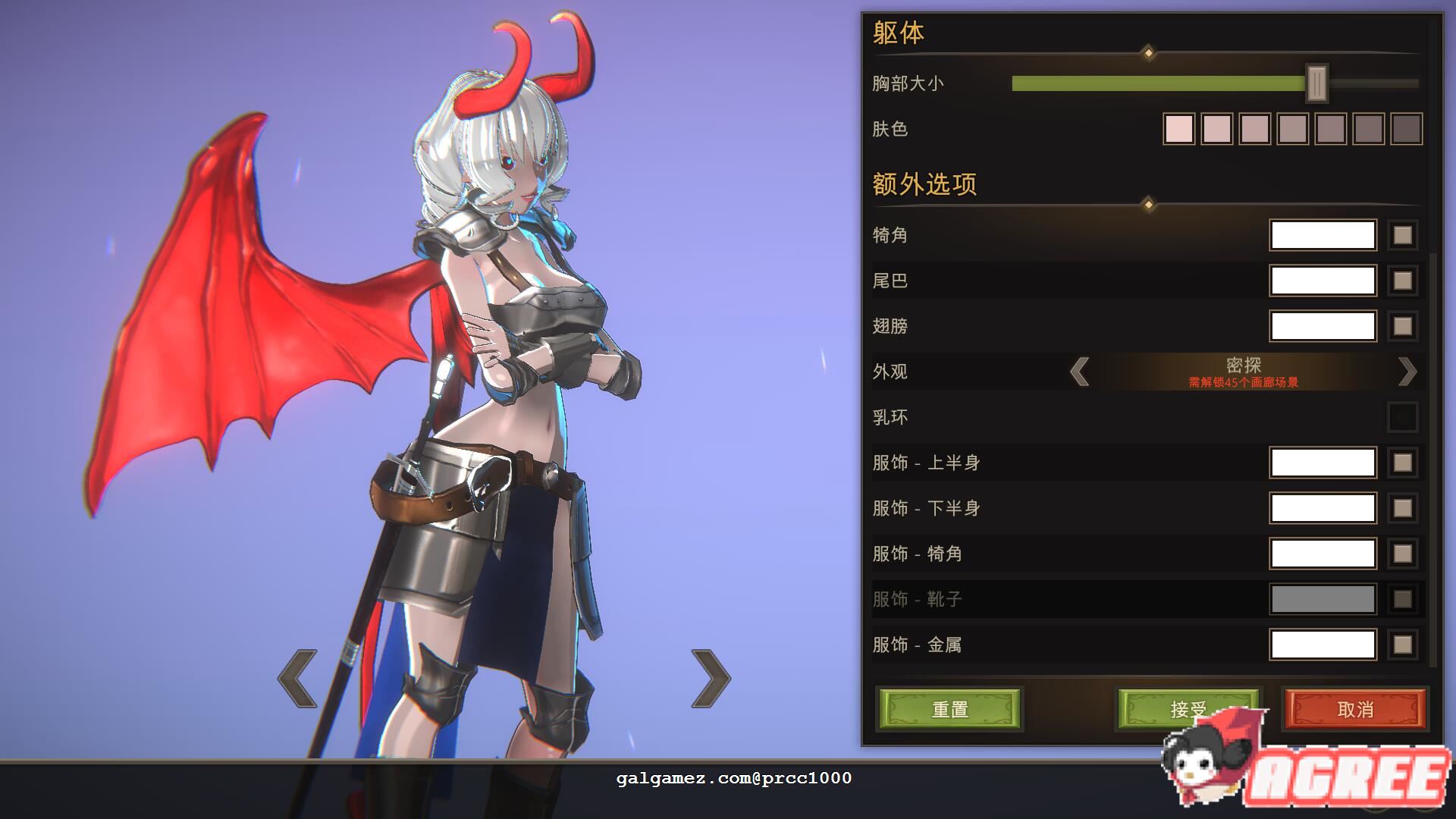Collapse the 躯体 section header
The height and width of the screenshot is (819, 1456).
point(897,33)
